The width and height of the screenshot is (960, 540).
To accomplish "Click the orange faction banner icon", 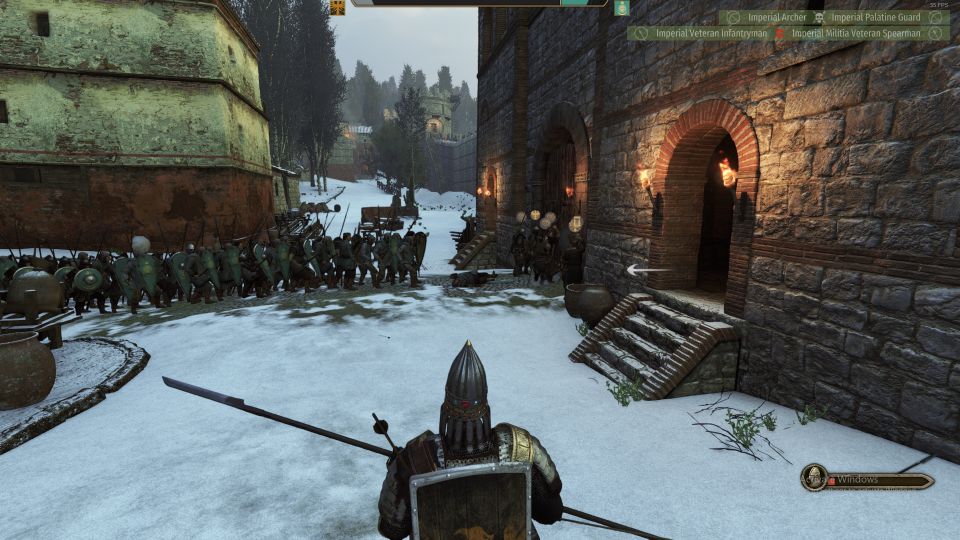I will click(x=337, y=7).
